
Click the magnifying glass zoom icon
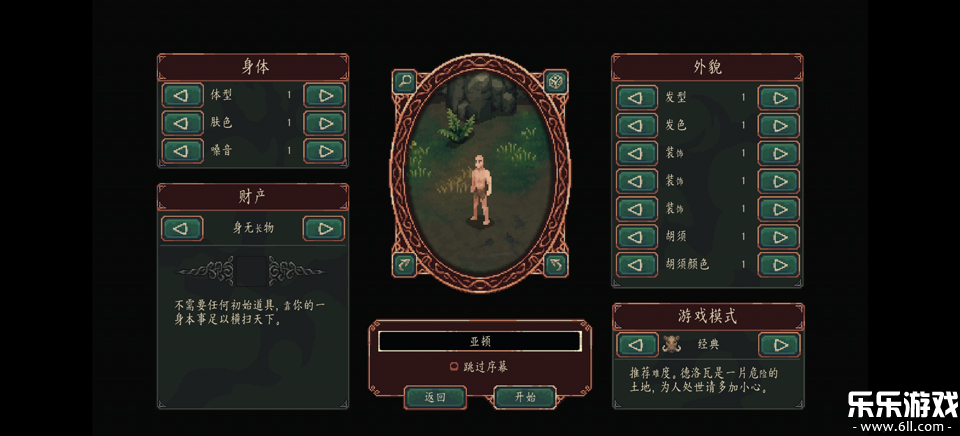[404, 81]
